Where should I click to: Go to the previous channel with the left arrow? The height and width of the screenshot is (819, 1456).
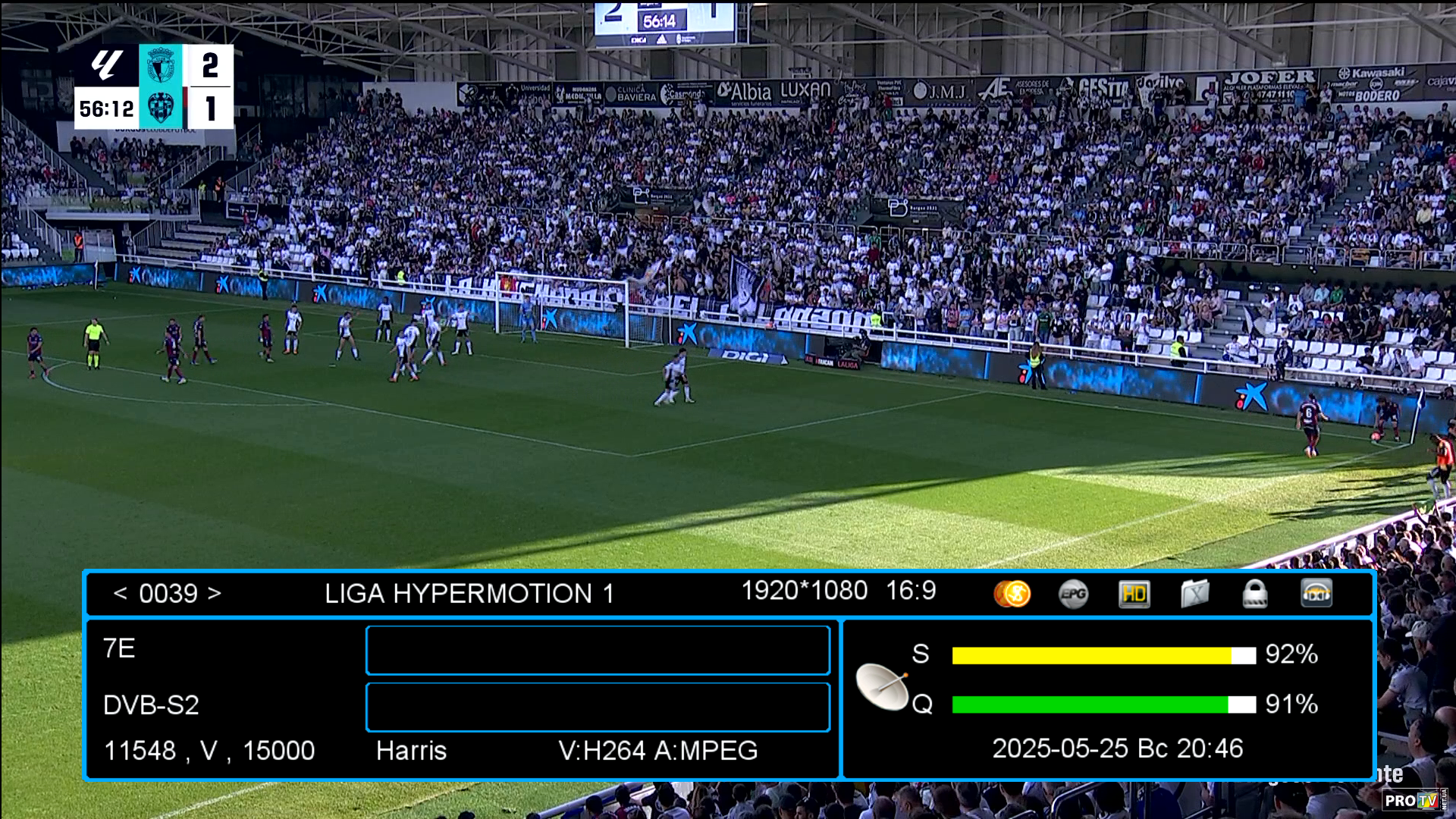click(x=120, y=594)
